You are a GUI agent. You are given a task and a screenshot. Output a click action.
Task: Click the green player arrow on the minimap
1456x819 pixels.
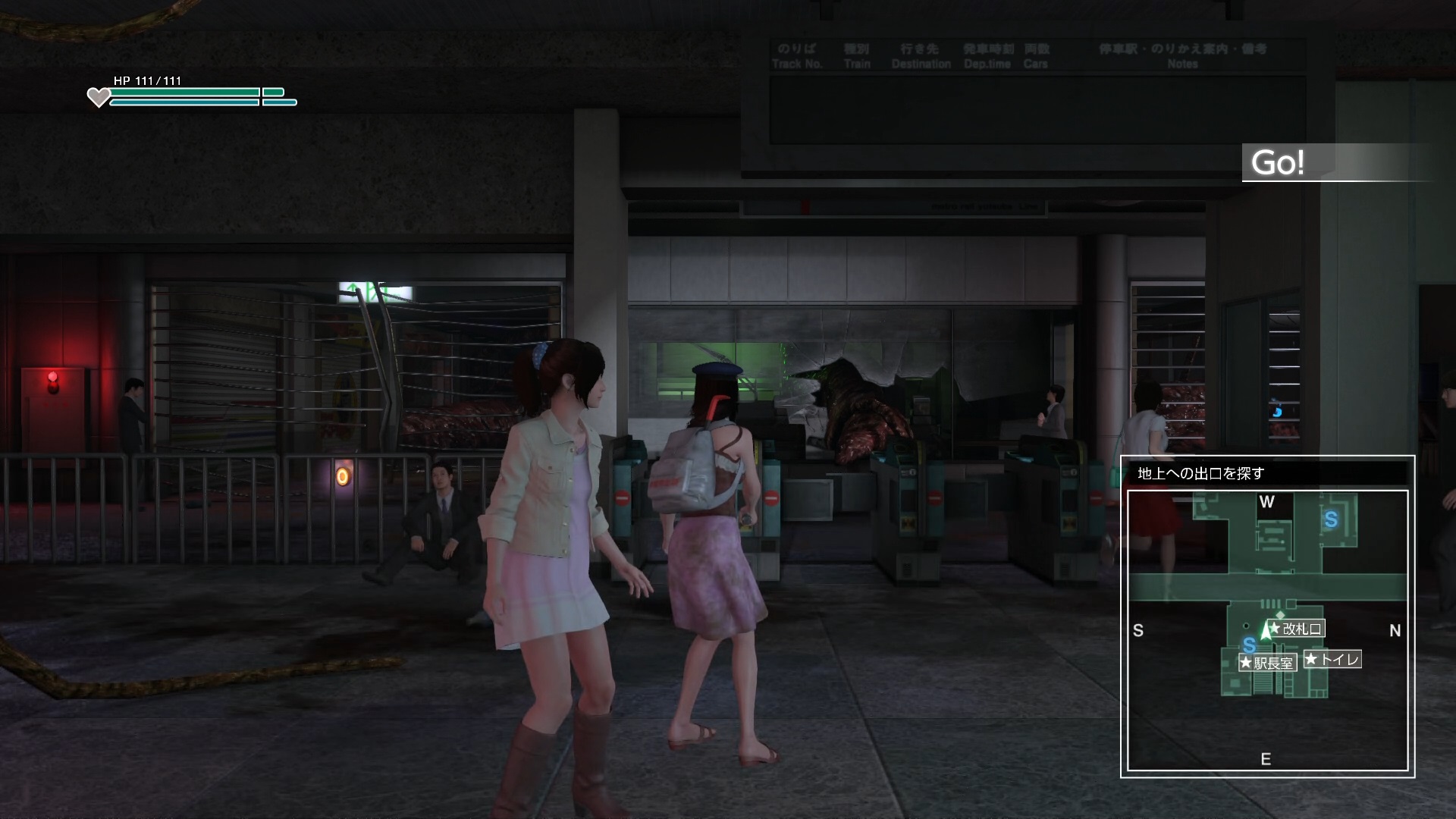1265,630
